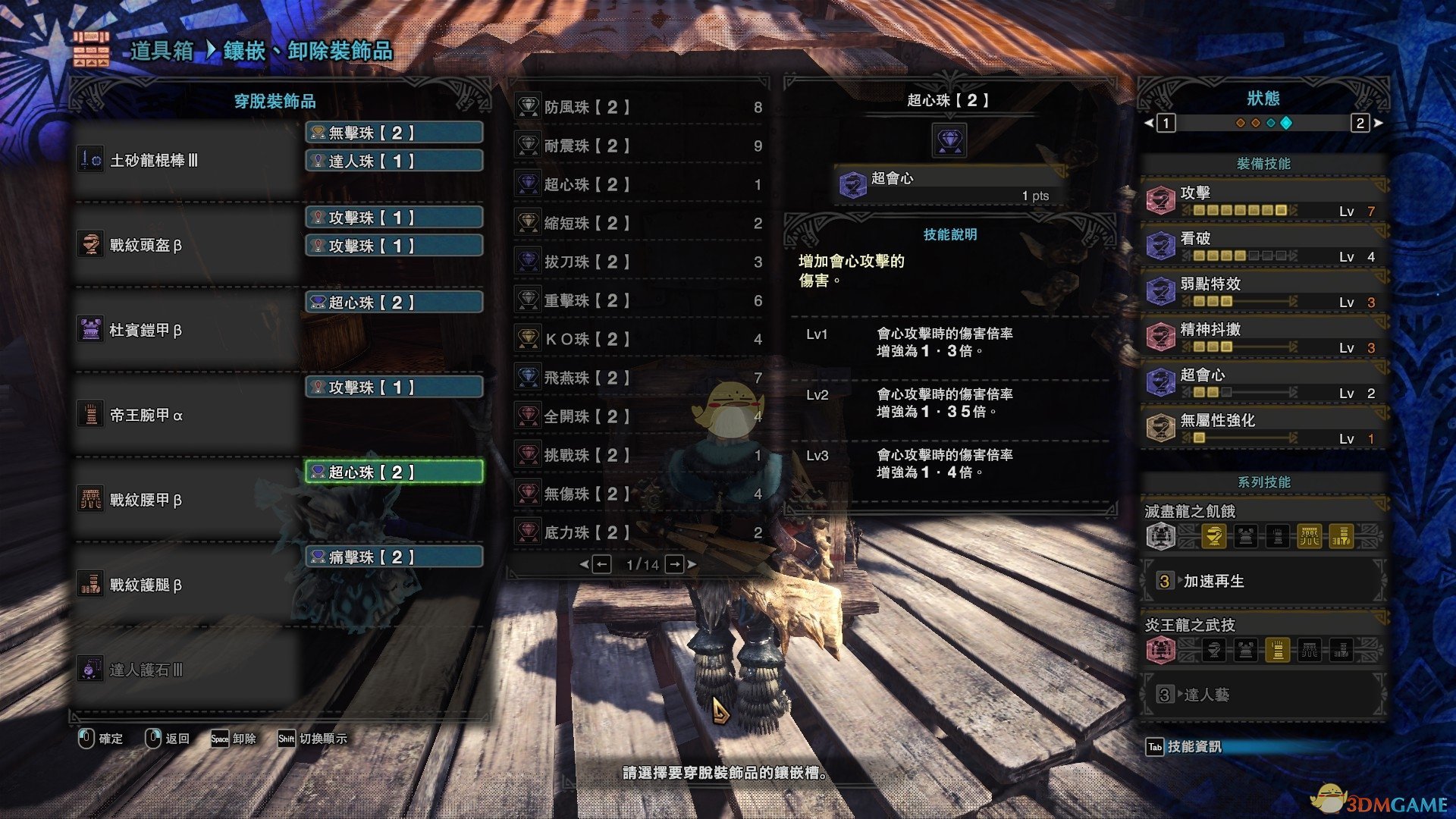Choose the 達人珠【1】 slot on the weapon
This screenshot has width=1456, height=819.
394,161
